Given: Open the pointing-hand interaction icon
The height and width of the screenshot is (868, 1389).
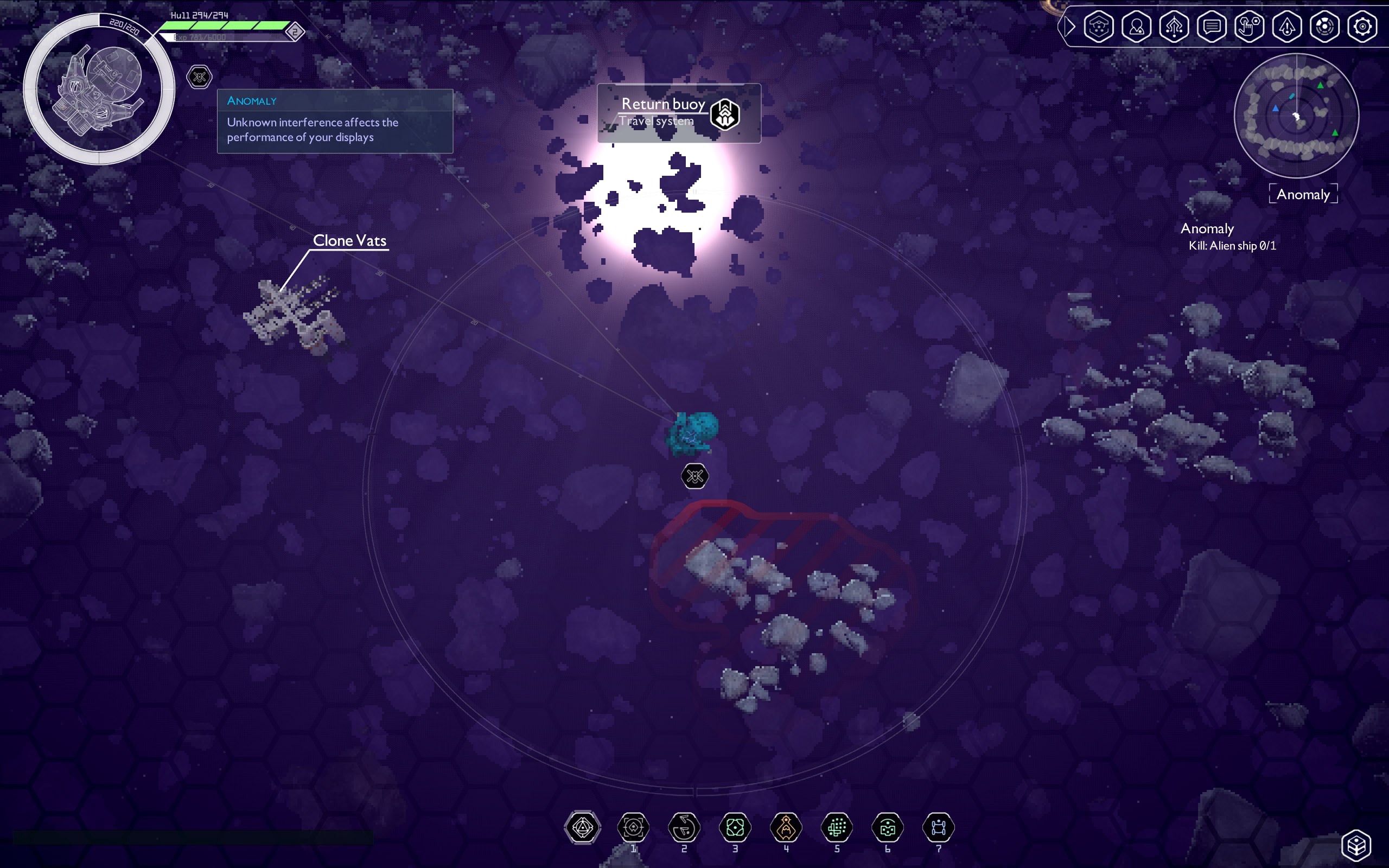Looking at the screenshot, I should [1249, 27].
